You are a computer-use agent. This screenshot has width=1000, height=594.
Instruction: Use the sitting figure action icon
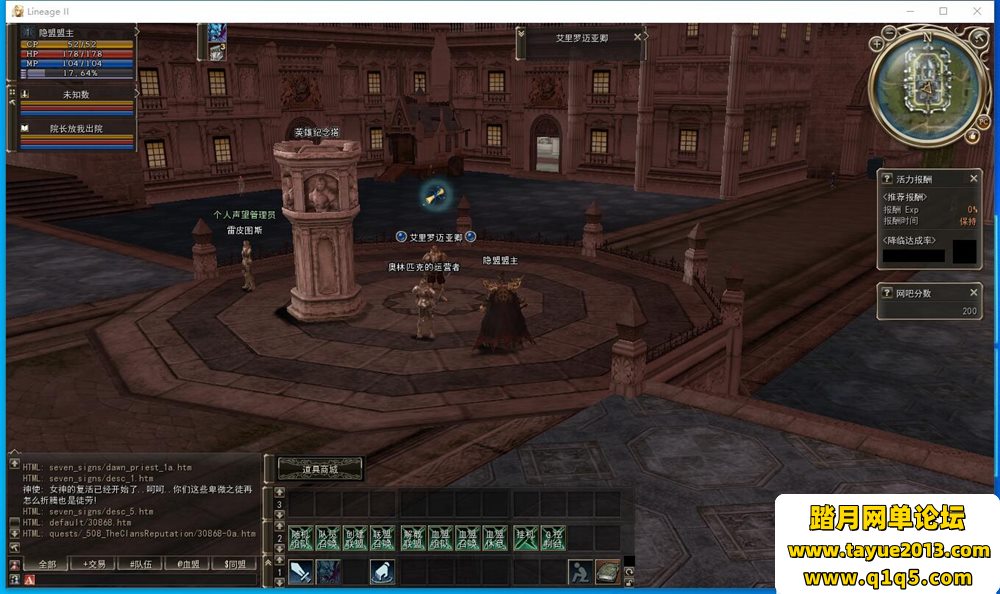pyautogui.click(x=581, y=572)
